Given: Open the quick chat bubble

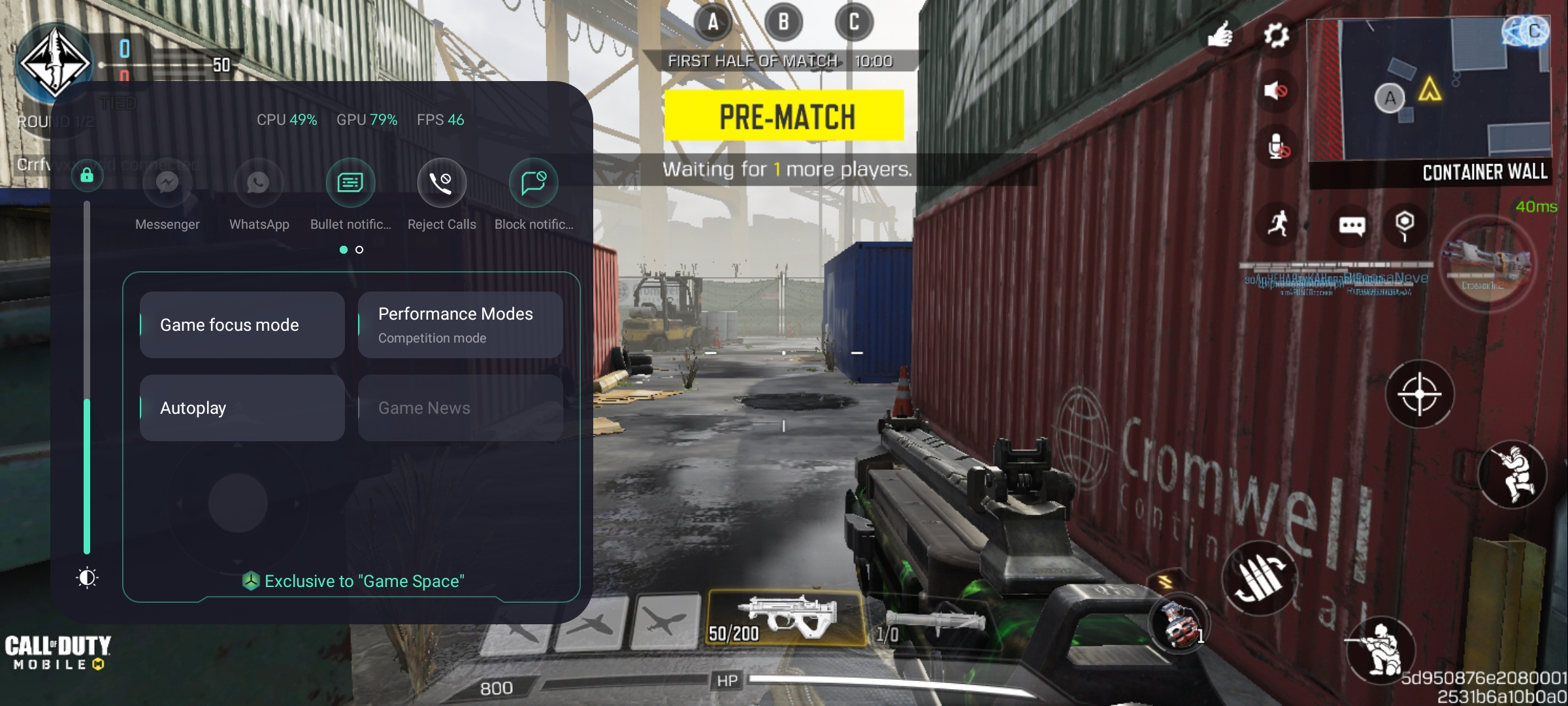Looking at the screenshot, I should pyautogui.click(x=1352, y=226).
